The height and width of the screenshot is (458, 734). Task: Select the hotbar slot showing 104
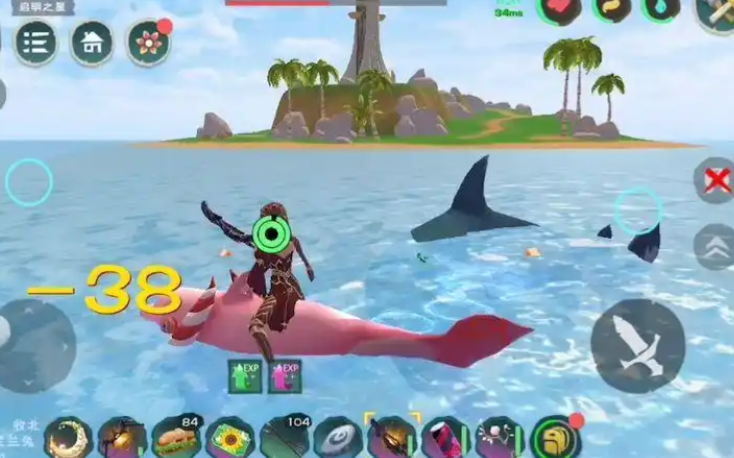tap(285, 438)
